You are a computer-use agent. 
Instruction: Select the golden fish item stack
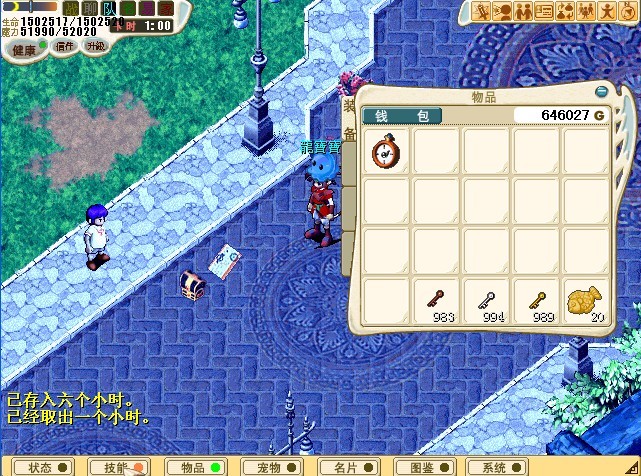point(586,301)
